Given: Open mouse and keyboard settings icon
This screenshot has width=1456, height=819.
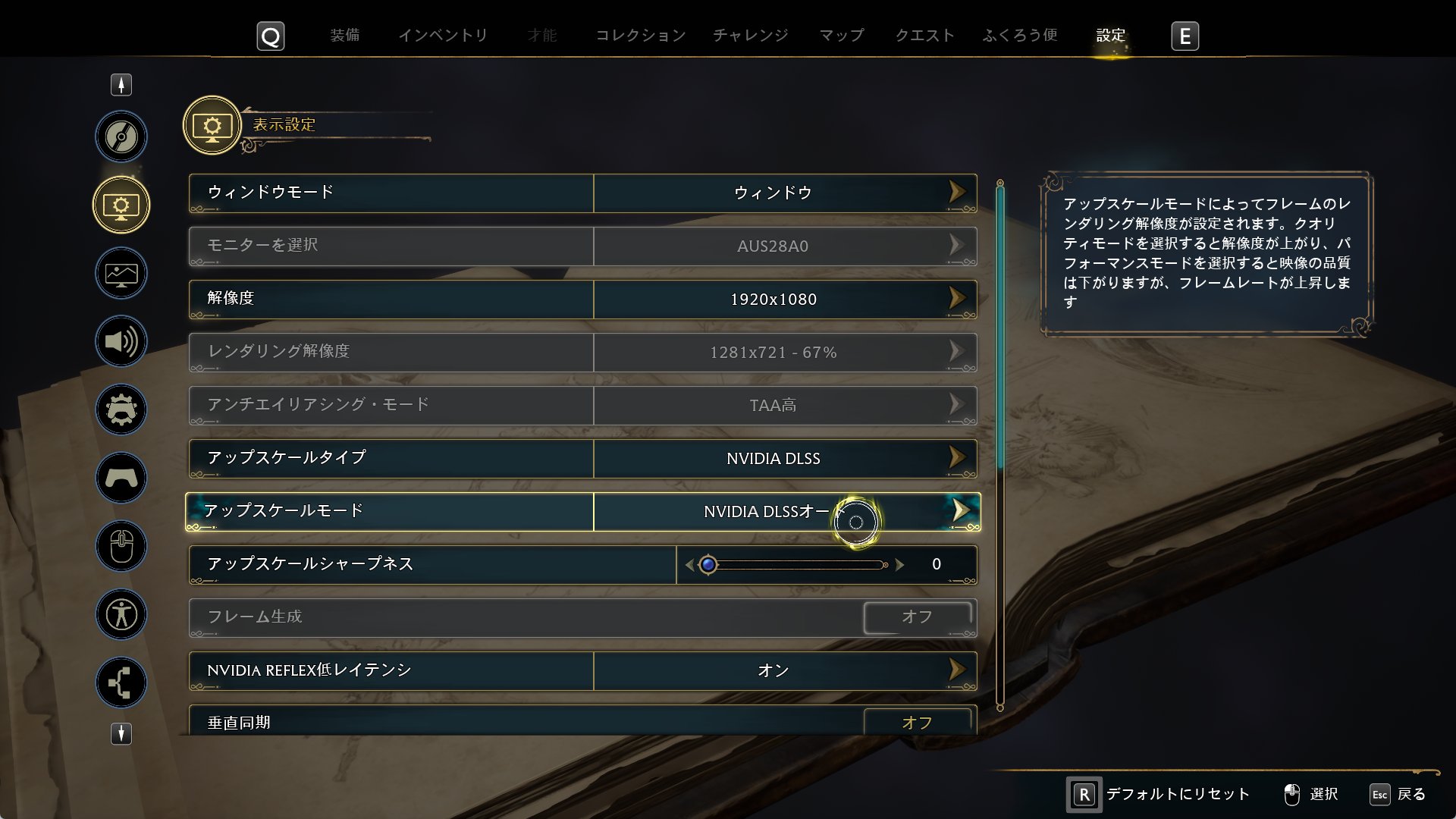Looking at the screenshot, I should (x=121, y=546).
